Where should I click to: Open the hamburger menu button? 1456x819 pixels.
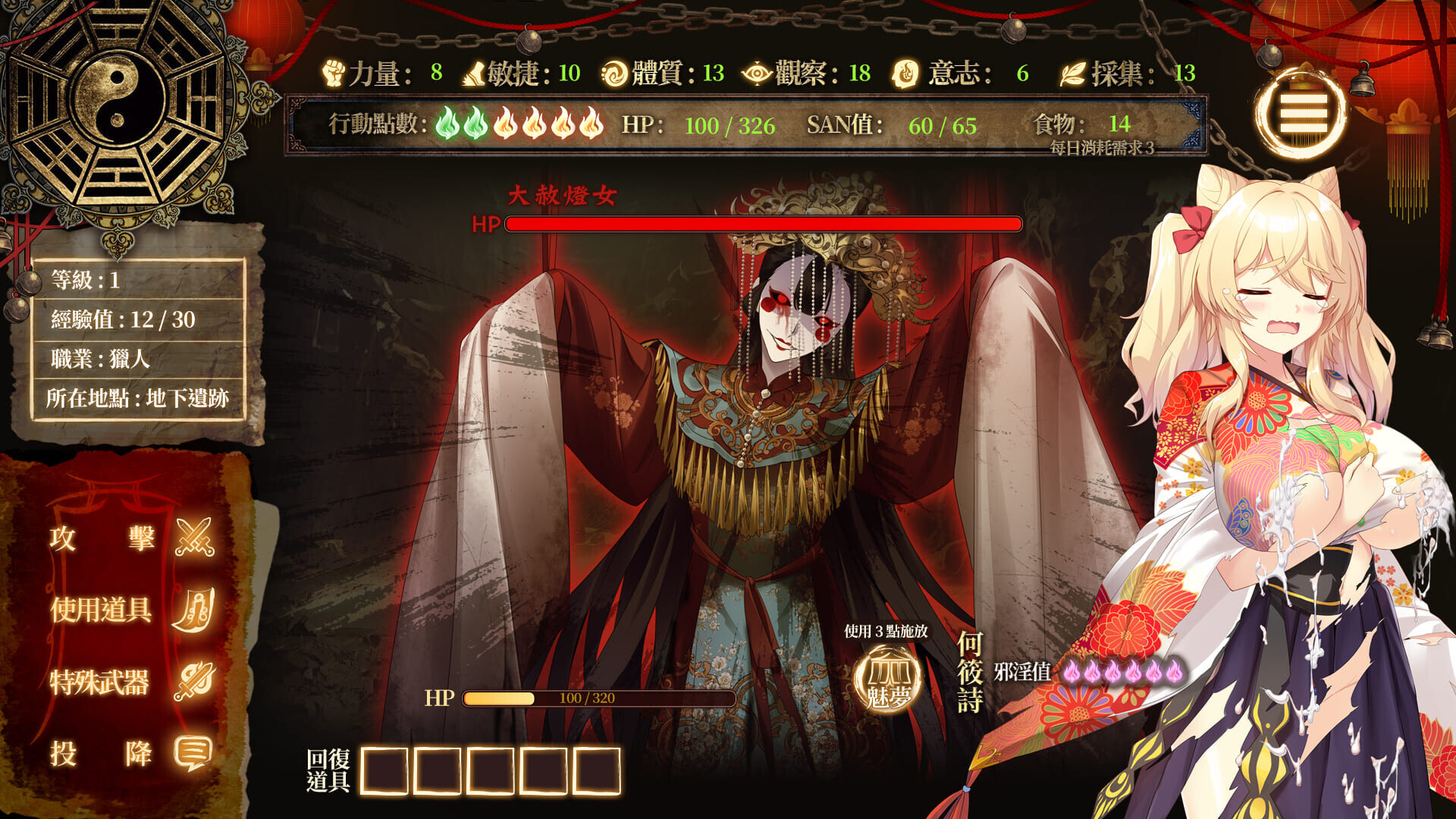(1302, 114)
